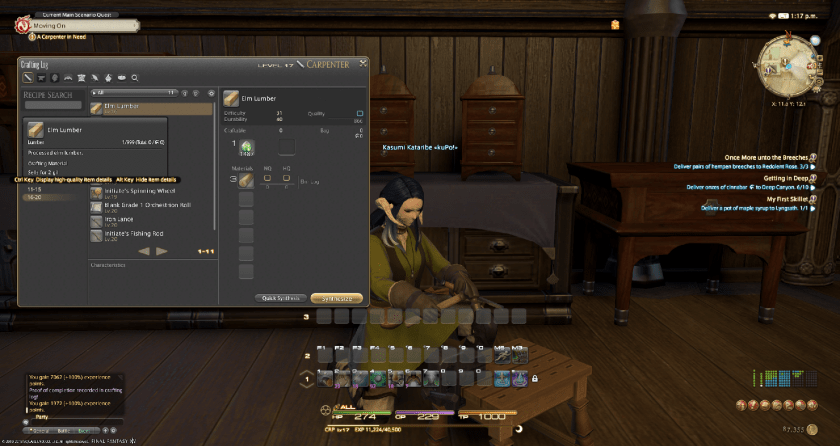Select the Elm Lumber recipe row
Viewport: 840px width, 446px height.
(150, 107)
